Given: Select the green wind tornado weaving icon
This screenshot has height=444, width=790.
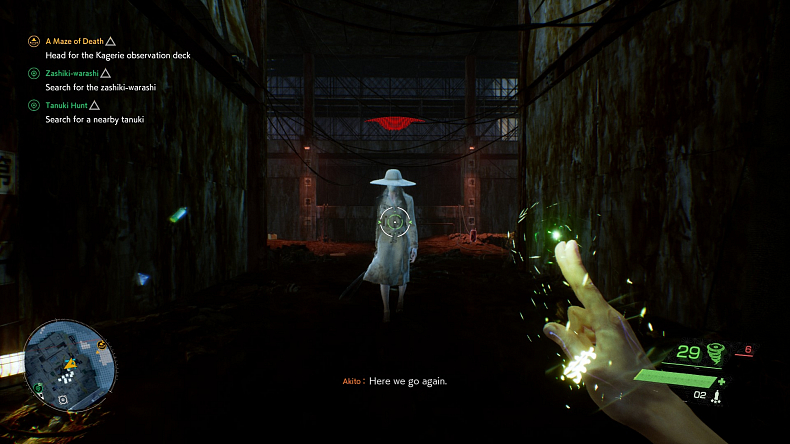Looking at the screenshot, I should pyautogui.click(x=716, y=352).
